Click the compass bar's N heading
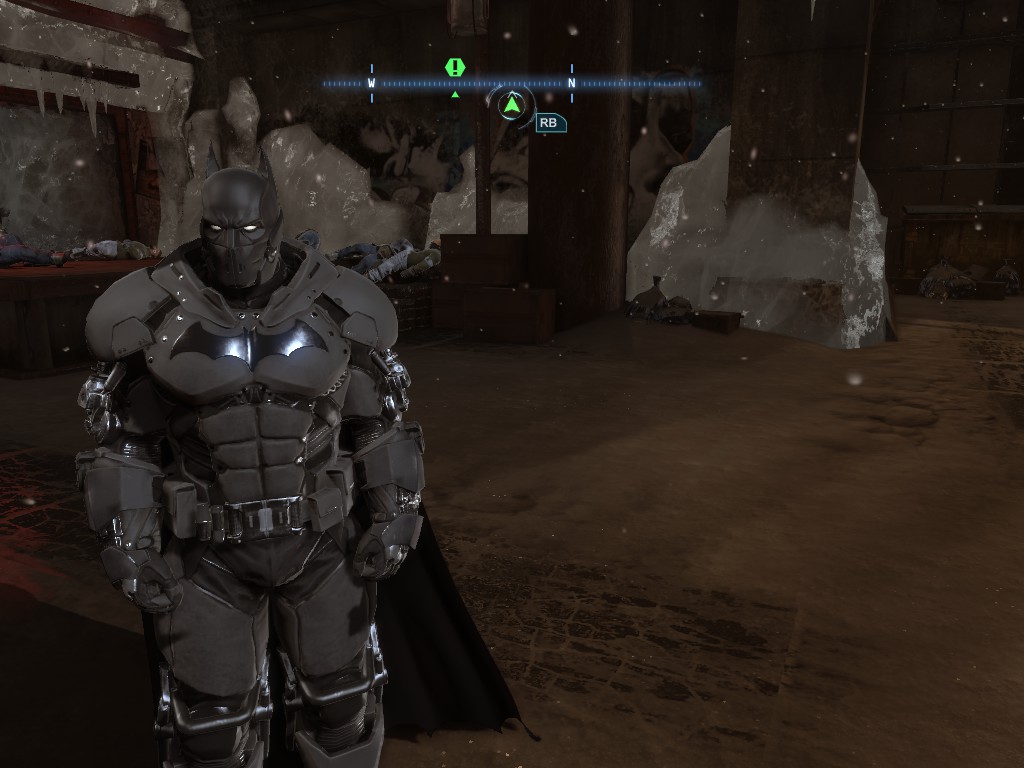 click(572, 84)
